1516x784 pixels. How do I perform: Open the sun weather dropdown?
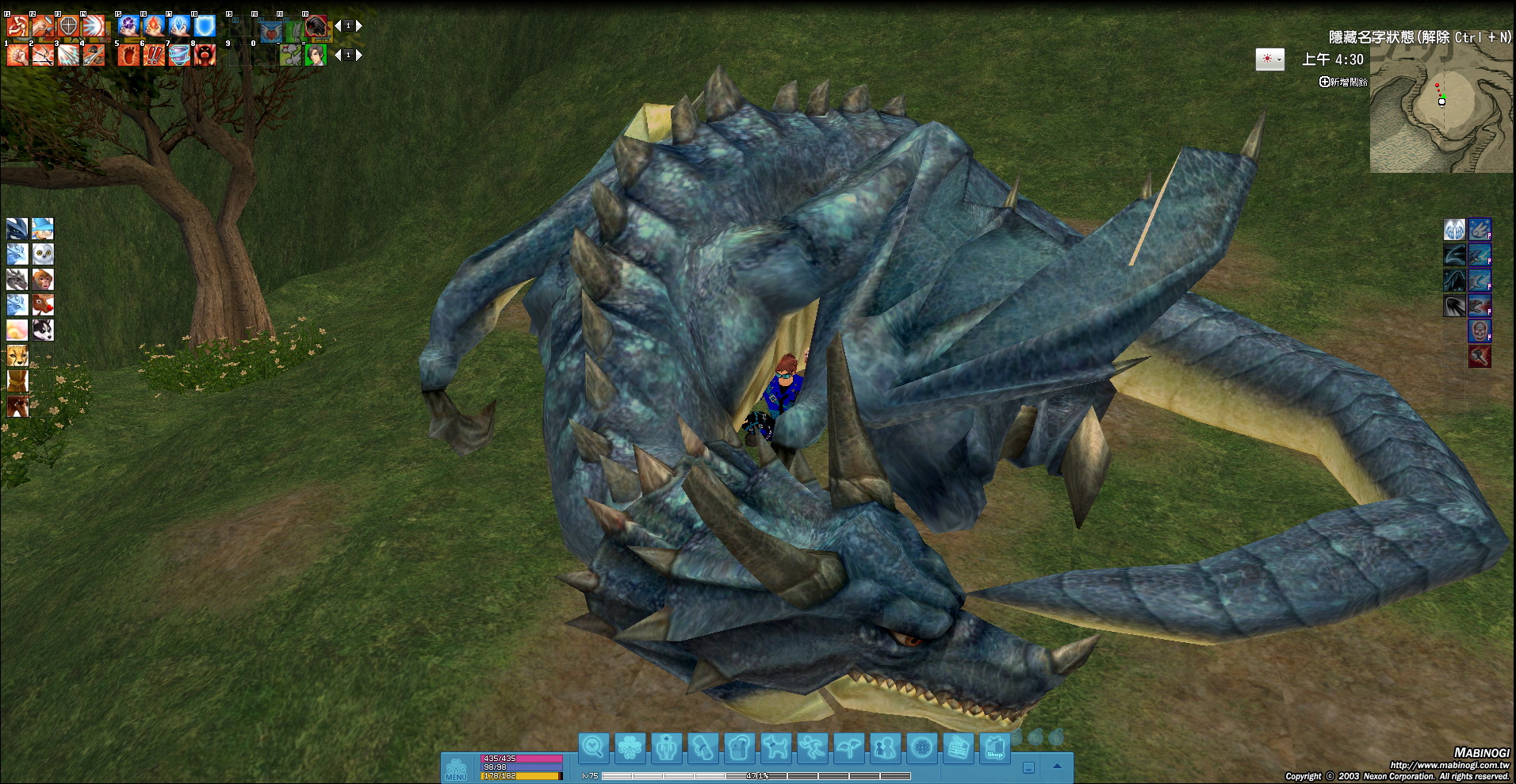[x=1269, y=59]
